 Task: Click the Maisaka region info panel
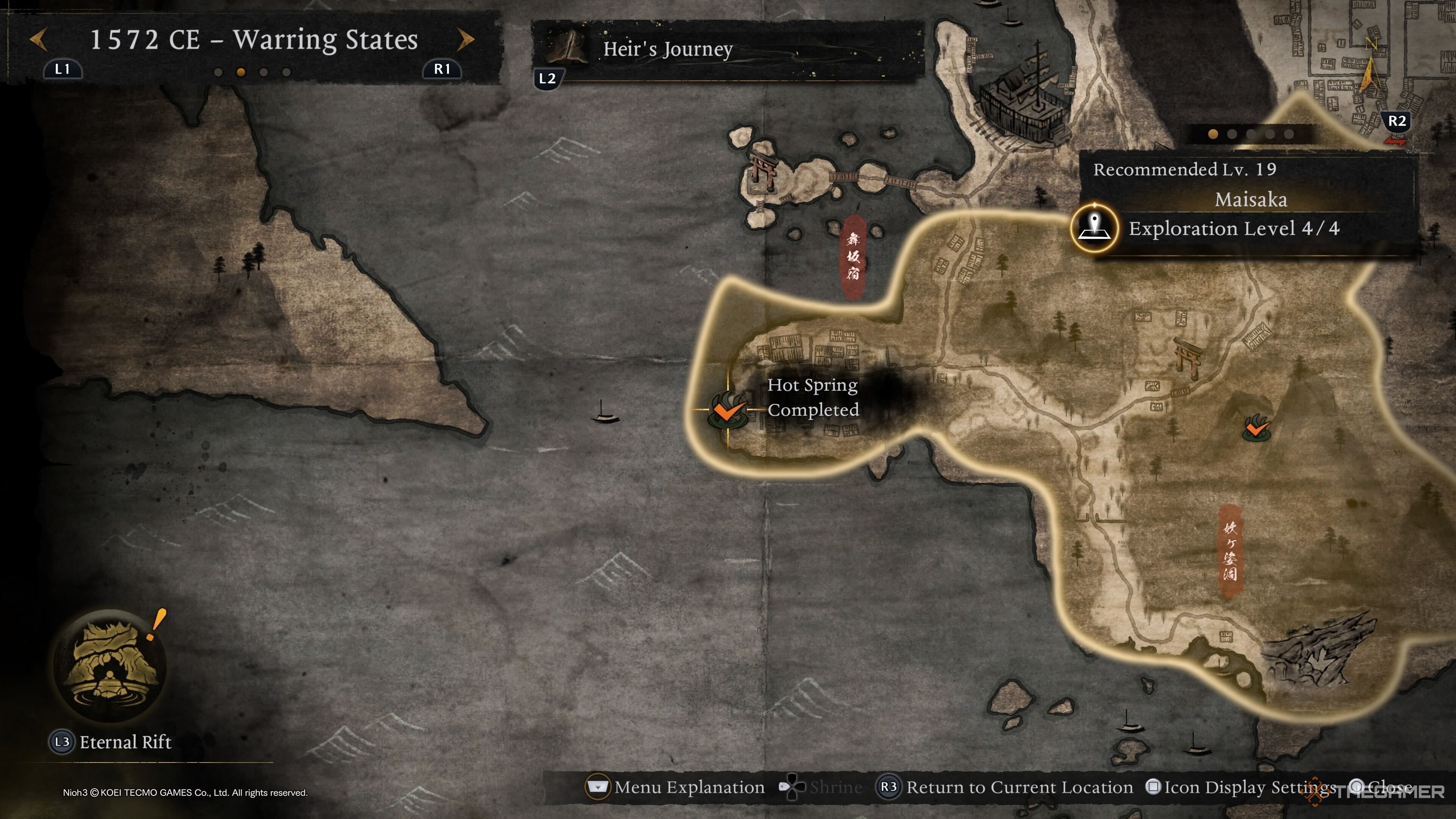click(x=1249, y=200)
